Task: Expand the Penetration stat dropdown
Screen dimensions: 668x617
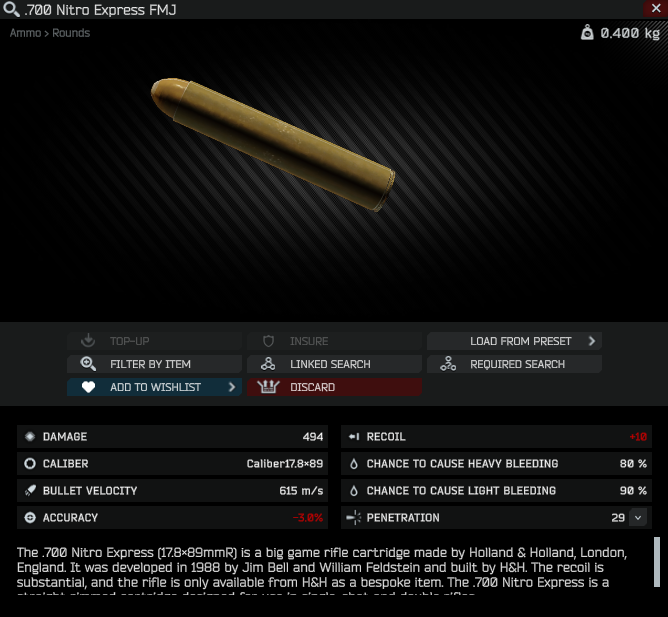Action: tap(637, 518)
